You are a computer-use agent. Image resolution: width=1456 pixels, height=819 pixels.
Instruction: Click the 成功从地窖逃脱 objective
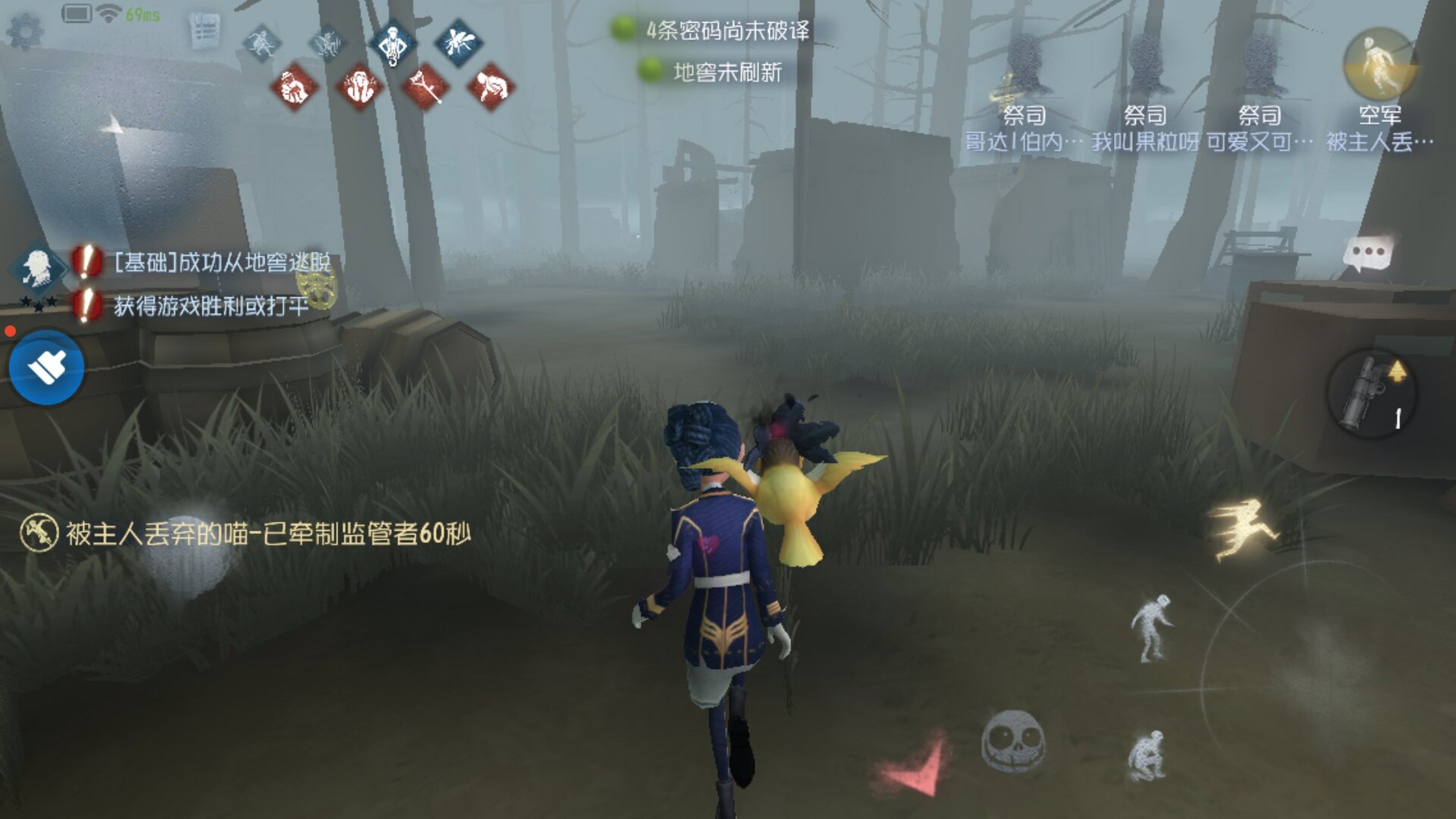point(221,262)
